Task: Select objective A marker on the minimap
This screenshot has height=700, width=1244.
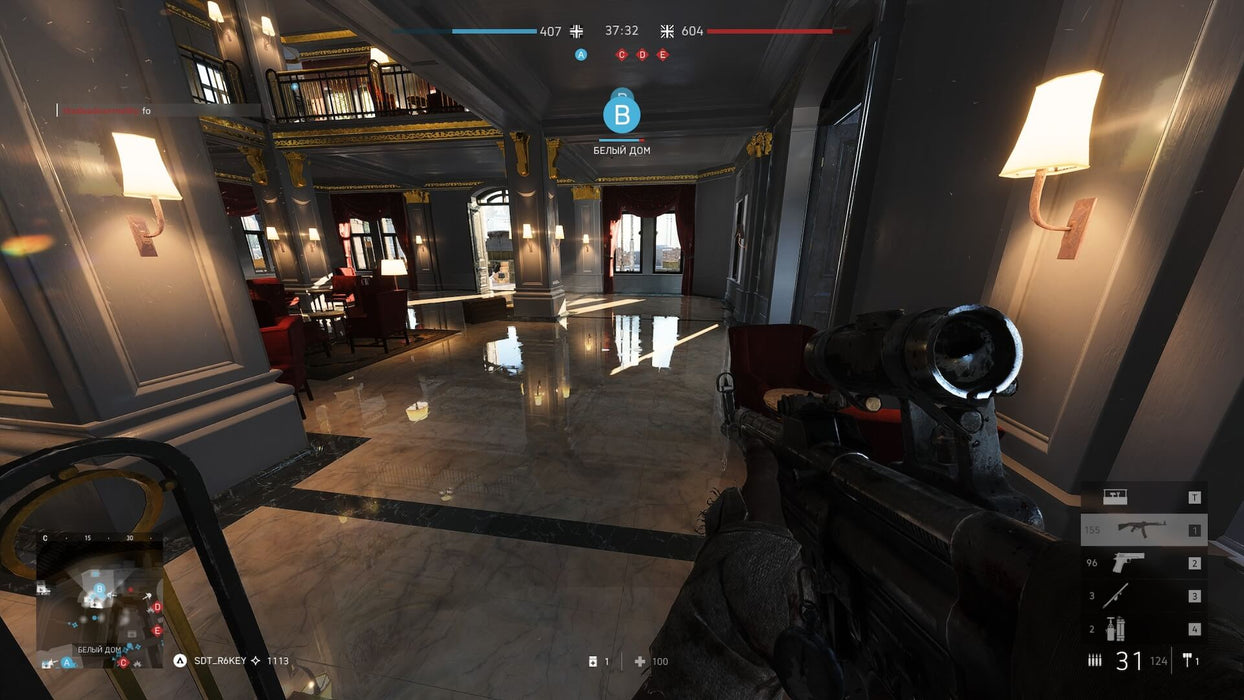Action: tap(68, 662)
